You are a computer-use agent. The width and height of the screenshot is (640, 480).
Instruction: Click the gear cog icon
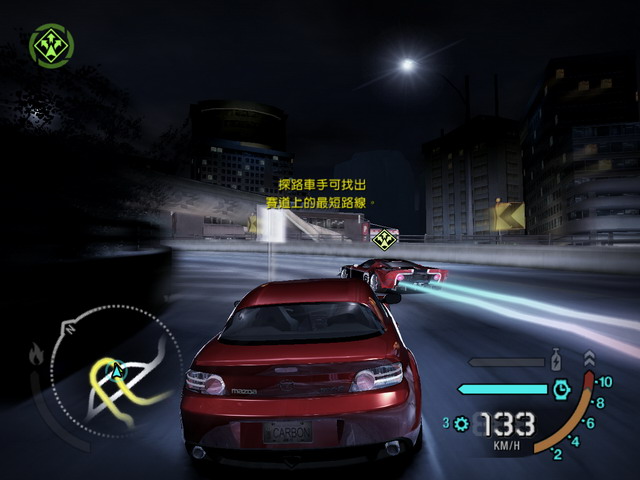[461, 424]
